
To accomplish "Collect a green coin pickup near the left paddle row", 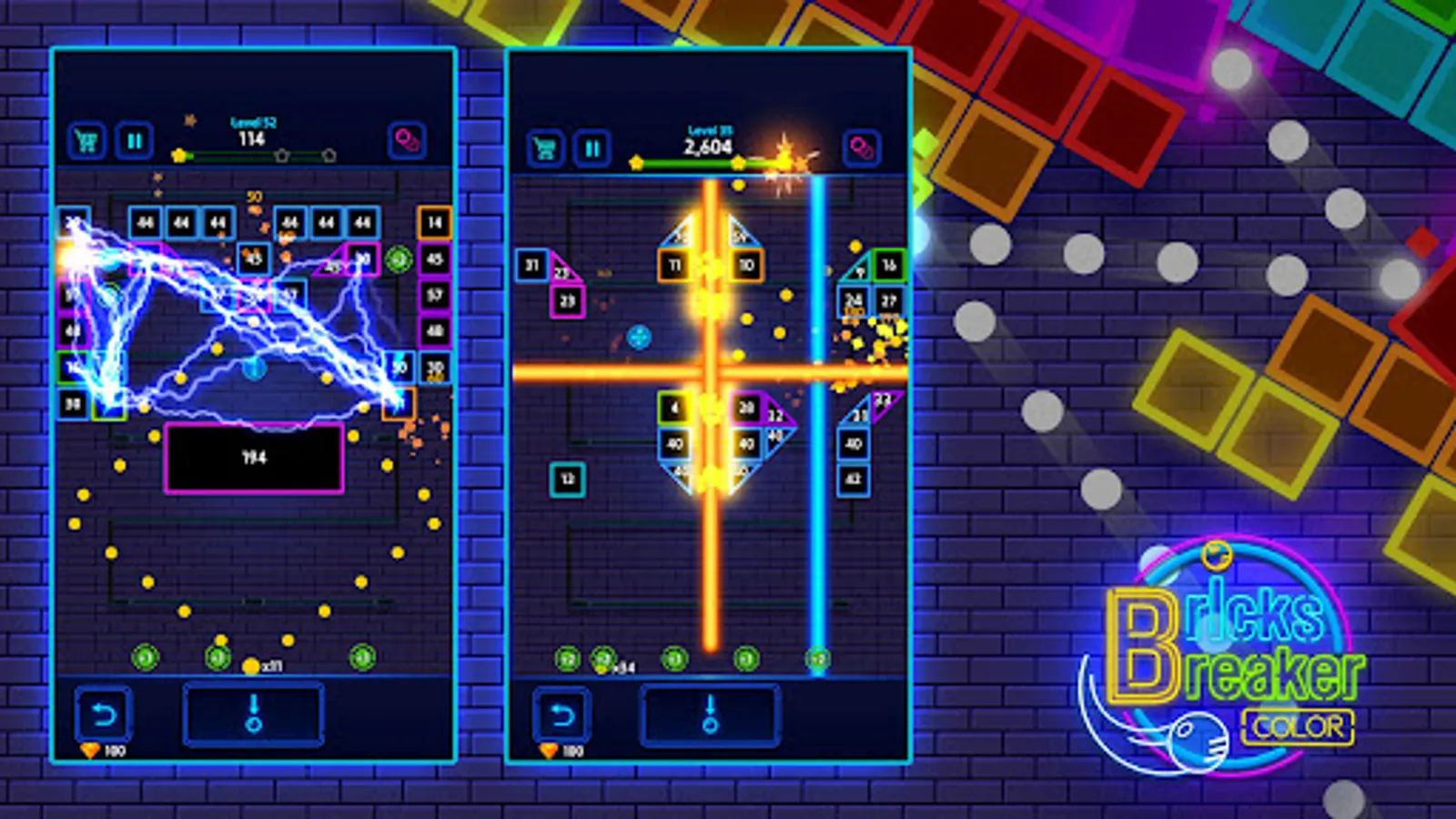I will pos(144,656).
